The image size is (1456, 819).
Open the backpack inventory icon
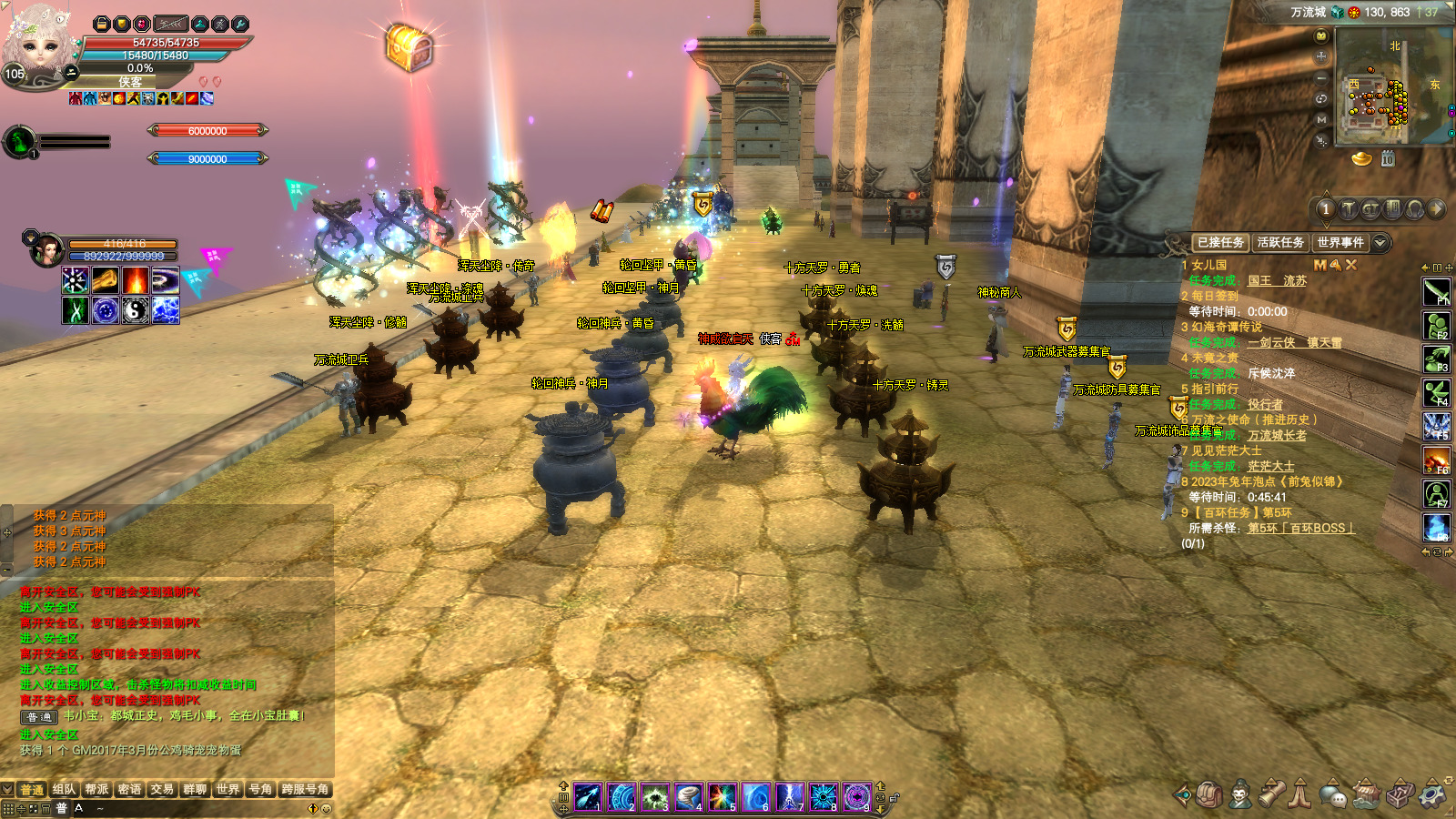[x=1208, y=794]
